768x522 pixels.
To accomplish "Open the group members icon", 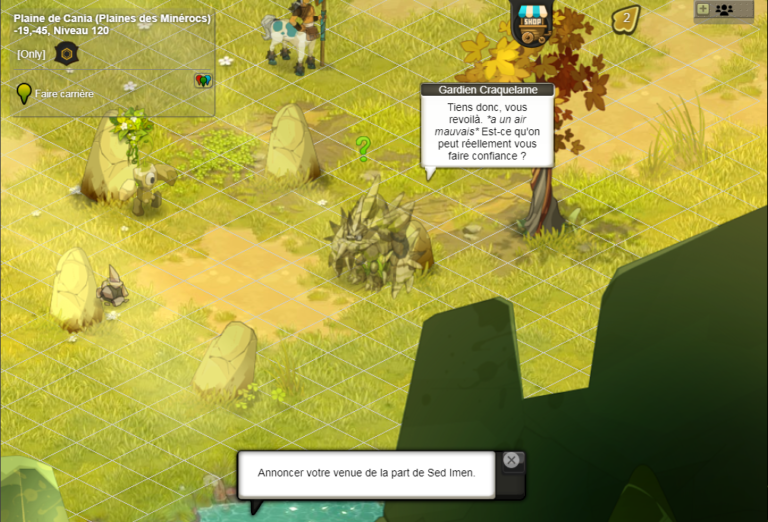I will point(724,9).
